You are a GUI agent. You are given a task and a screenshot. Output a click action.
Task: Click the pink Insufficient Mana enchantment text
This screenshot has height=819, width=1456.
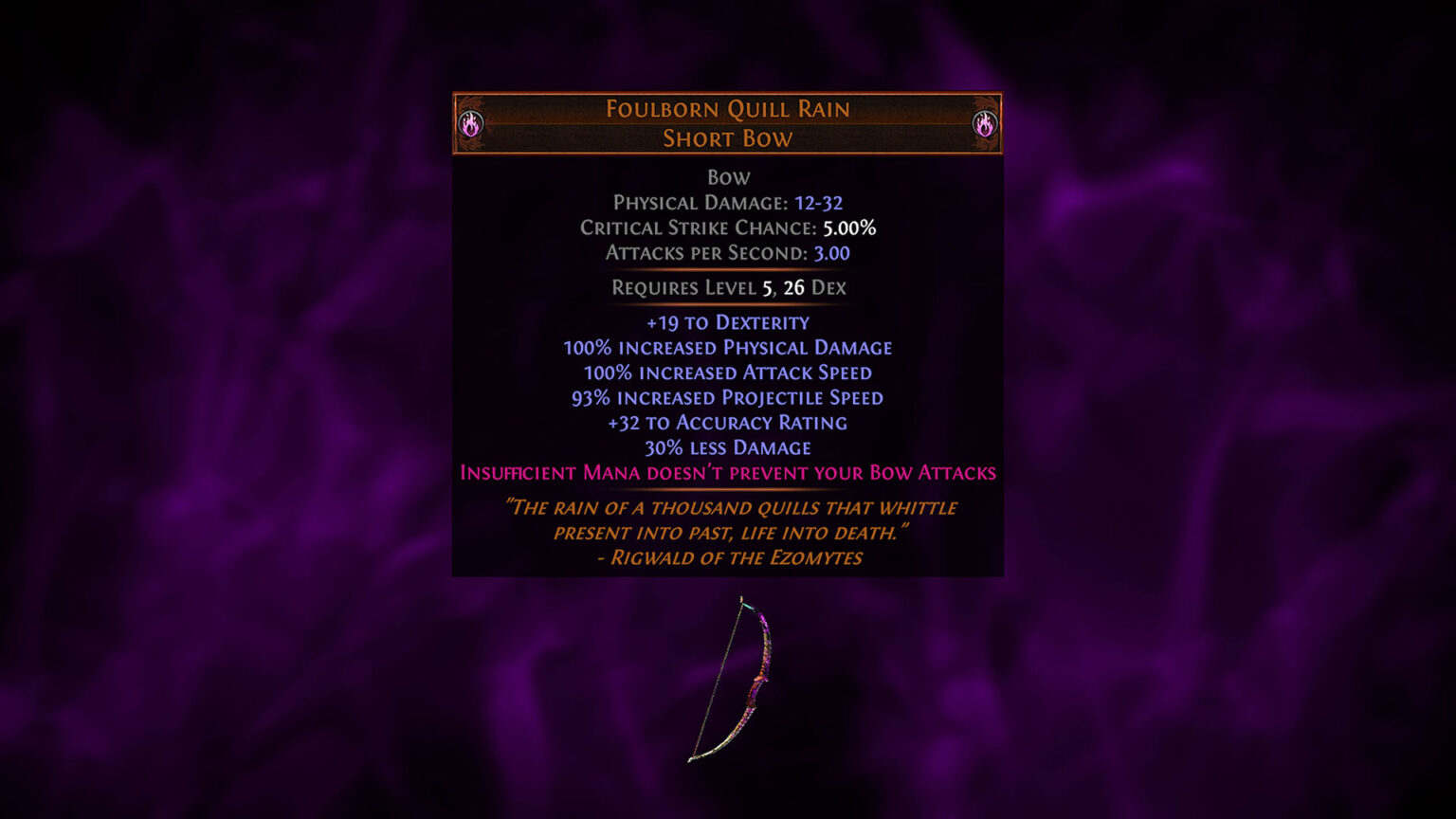(x=728, y=472)
